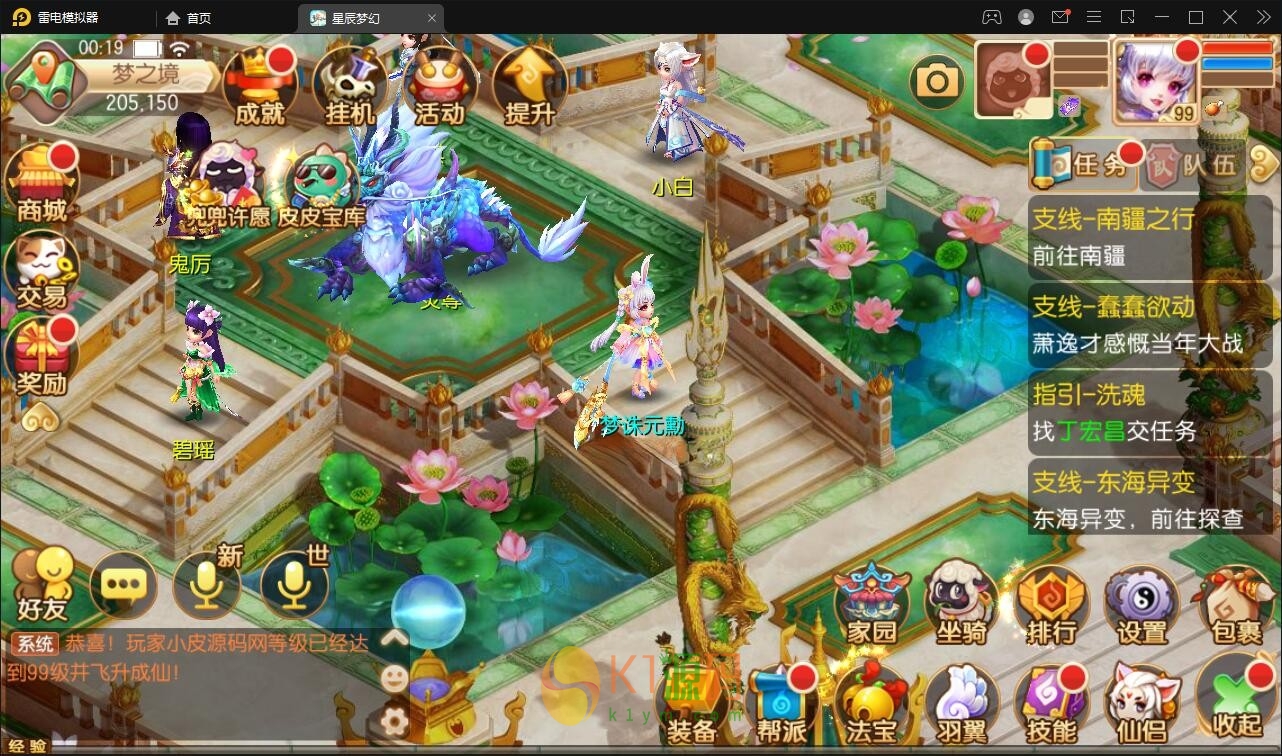Image resolution: width=1282 pixels, height=756 pixels.
Task: Open the 提升 upgrade arrow icon
Action: point(529,86)
